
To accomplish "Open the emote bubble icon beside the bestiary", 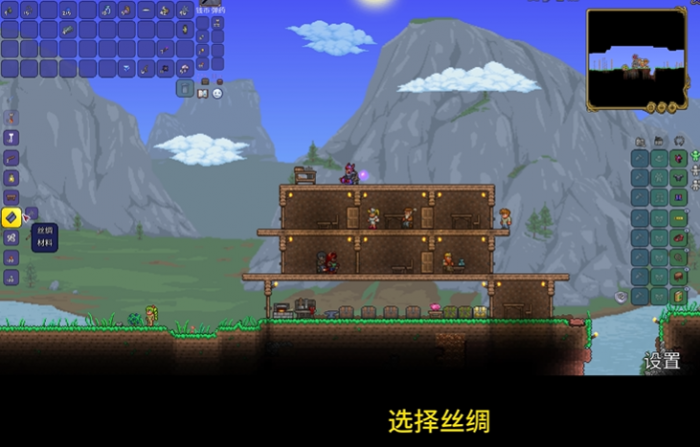I will (x=217, y=93).
